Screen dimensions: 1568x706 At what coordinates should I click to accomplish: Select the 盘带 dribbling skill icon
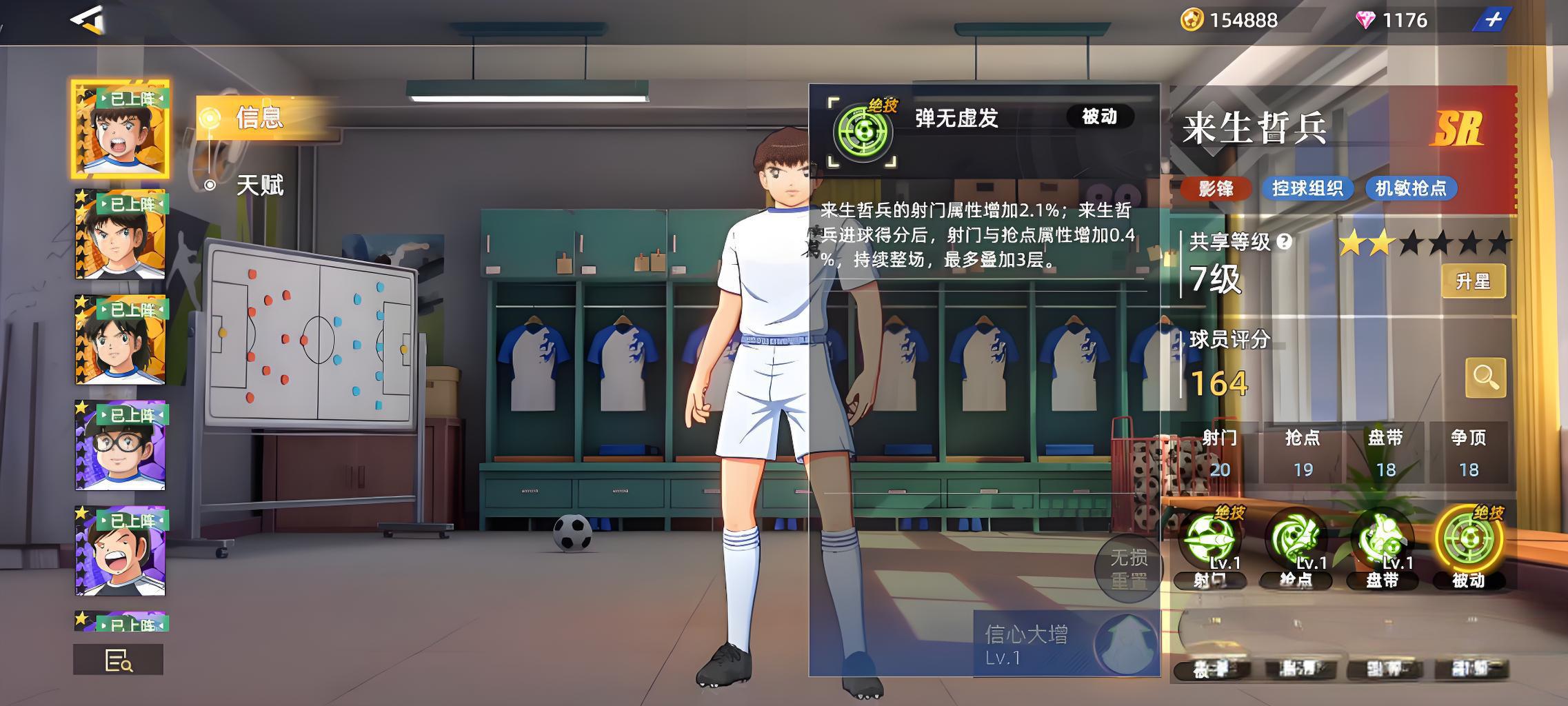pyautogui.click(x=1382, y=540)
